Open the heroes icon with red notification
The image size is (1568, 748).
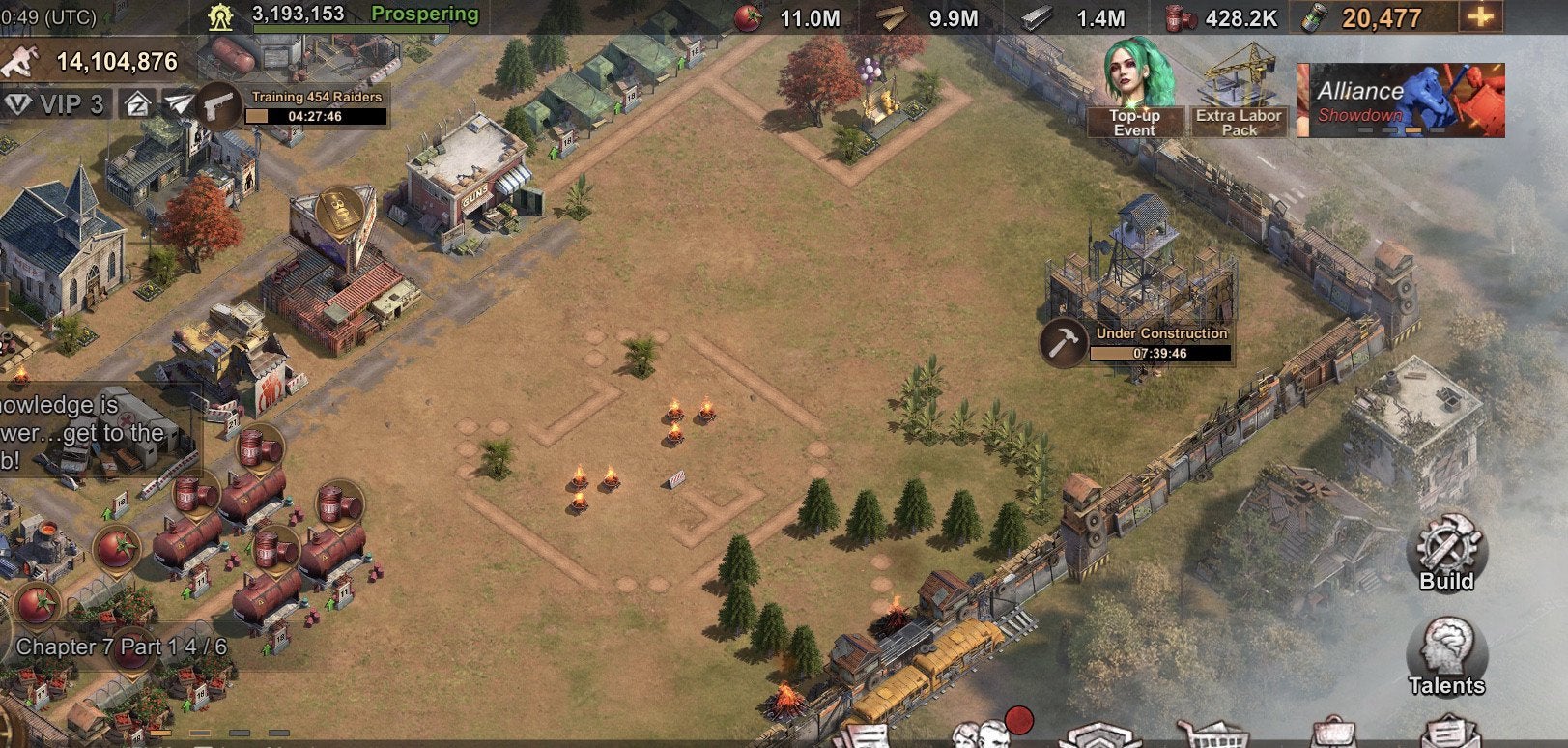click(x=985, y=733)
